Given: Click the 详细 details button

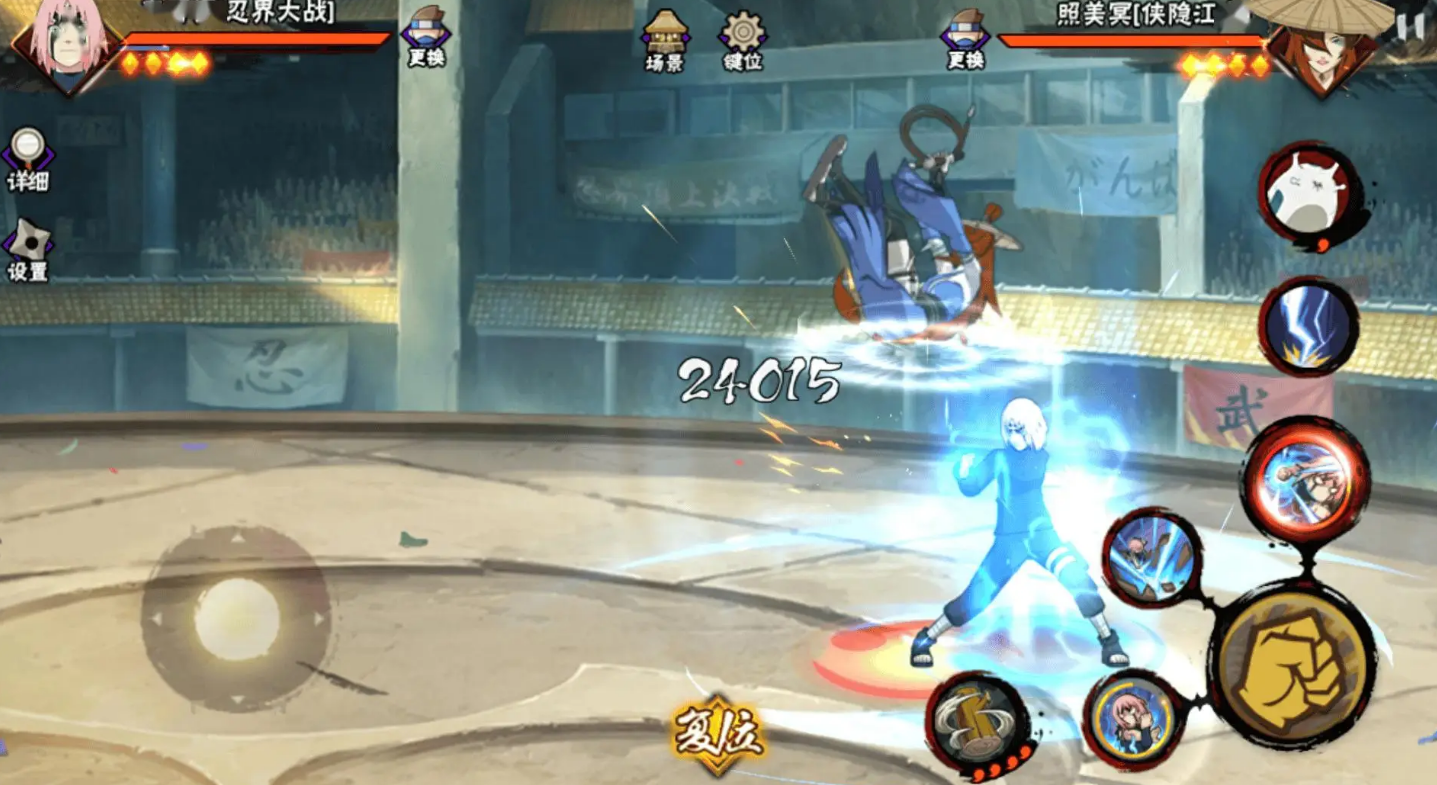Looking at the screenshot, I should 28,158.
